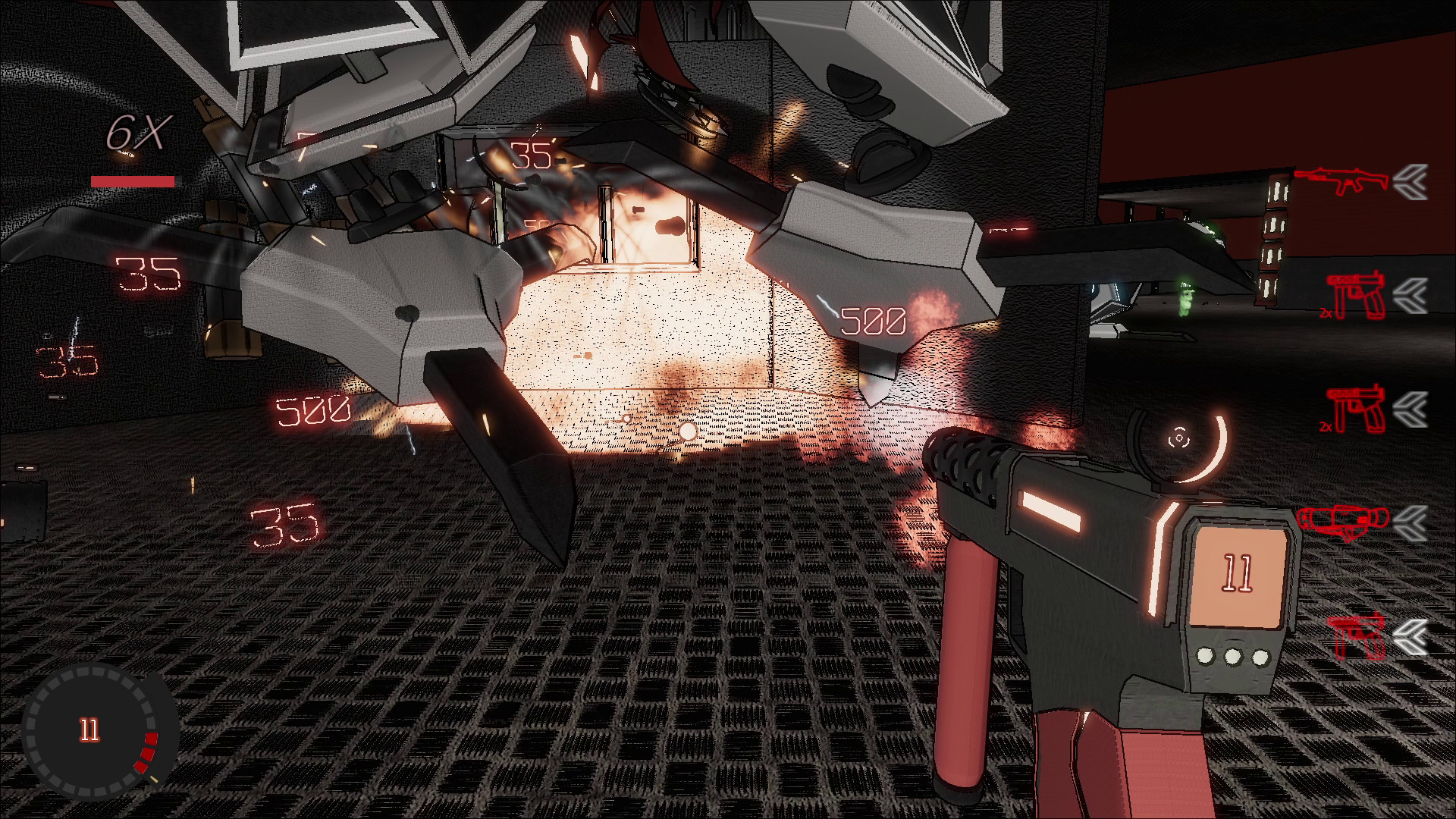Click the red combo timer bar under 6X
The width and height of the screenshot is (1456, 819).
(133, 180)
